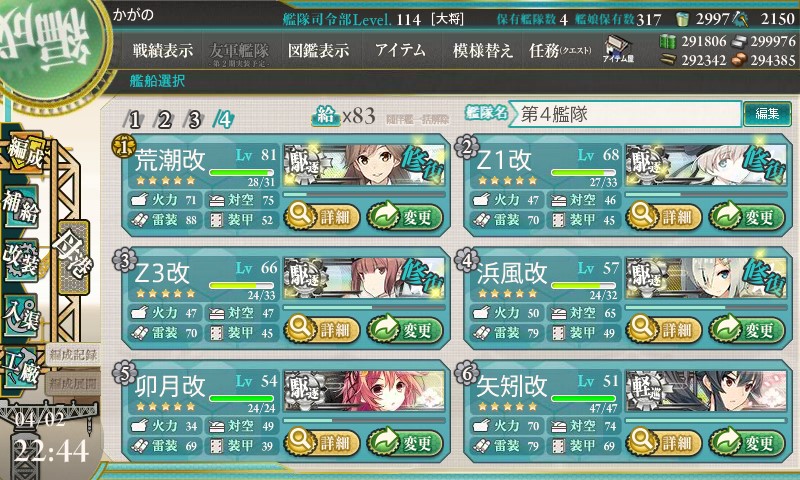Switch to fleet tab 1

[135, 119]
